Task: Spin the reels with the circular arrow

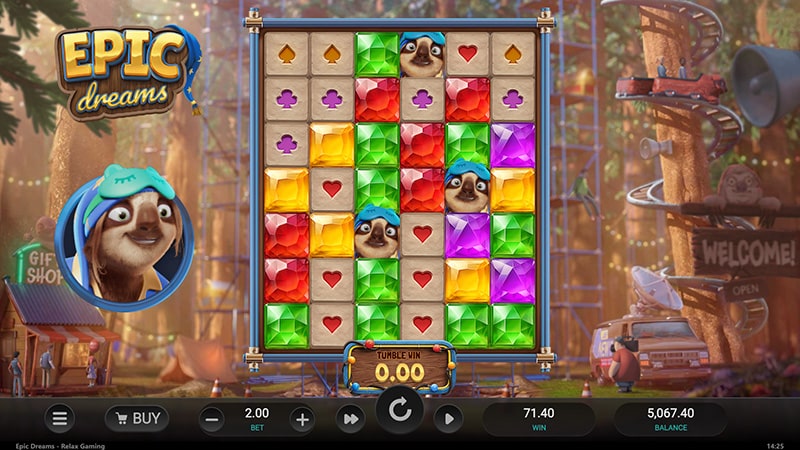Action: [400, 411]
